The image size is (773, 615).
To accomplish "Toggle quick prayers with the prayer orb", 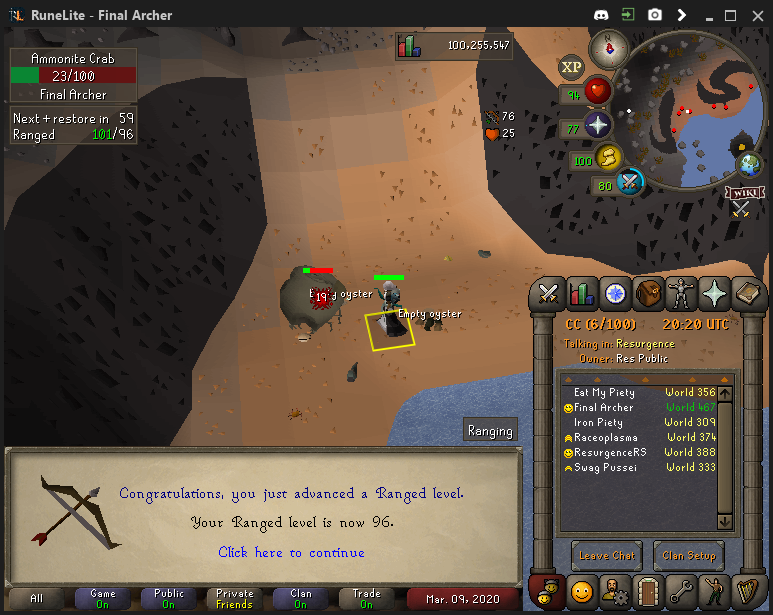I will click(598, 126).
